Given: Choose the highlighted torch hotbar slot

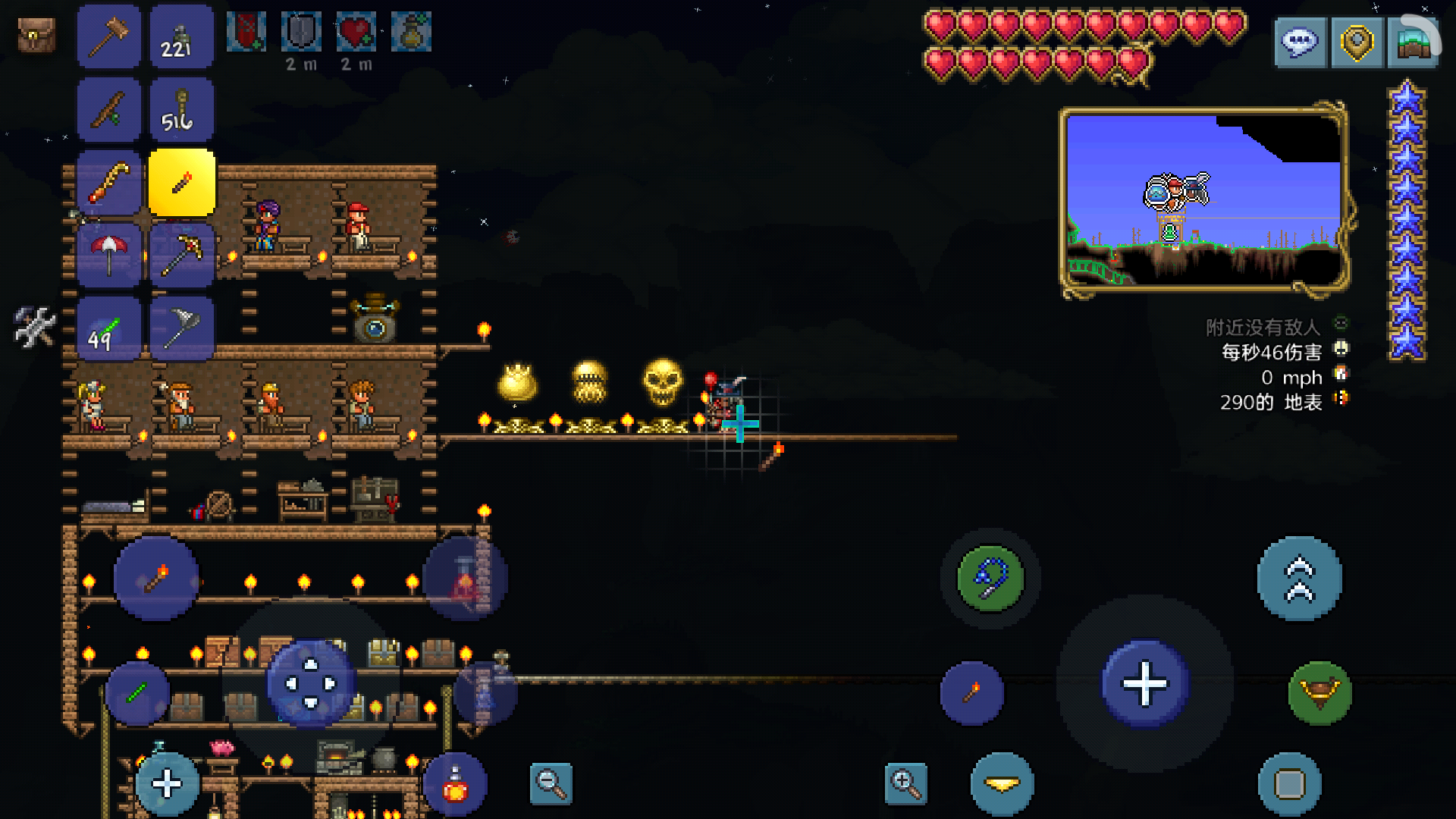Looking at the screenshot, I should (x=182, y=183).
